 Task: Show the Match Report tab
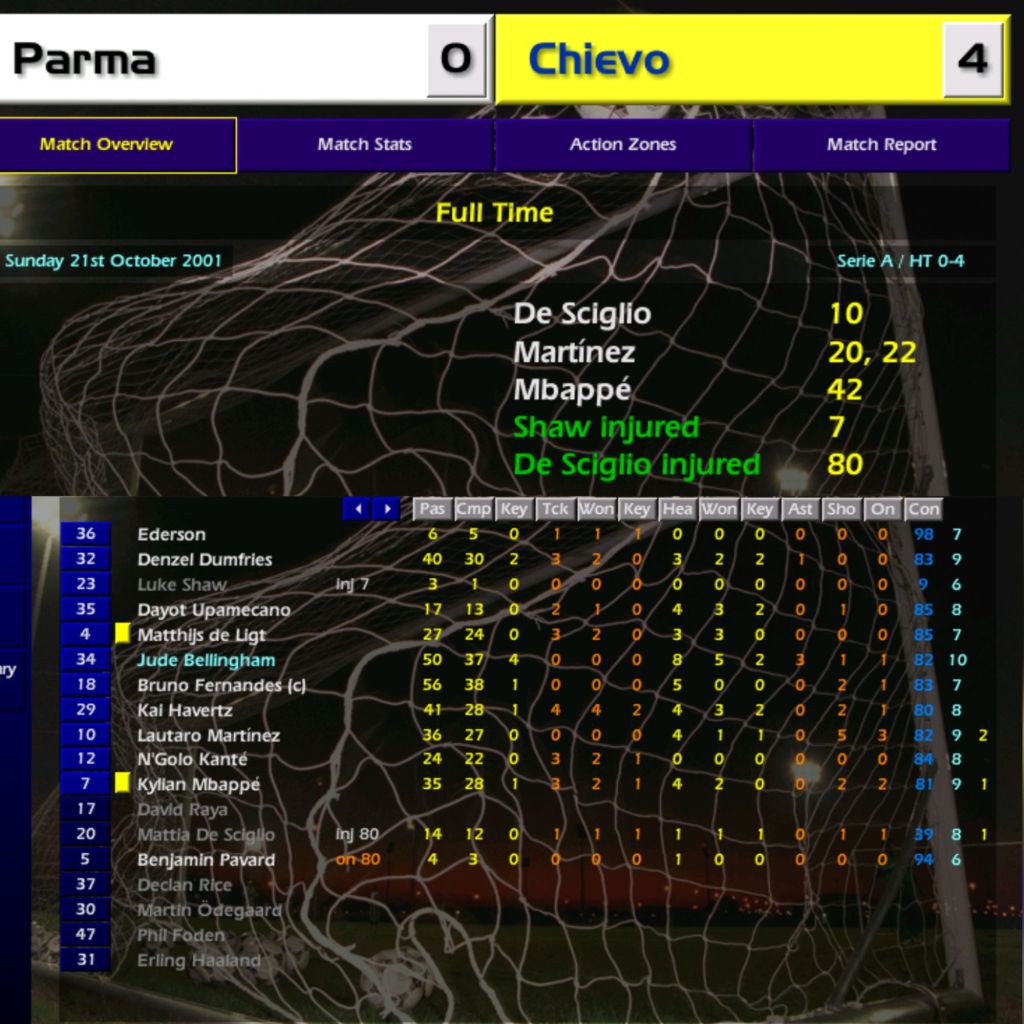(880, 144)
